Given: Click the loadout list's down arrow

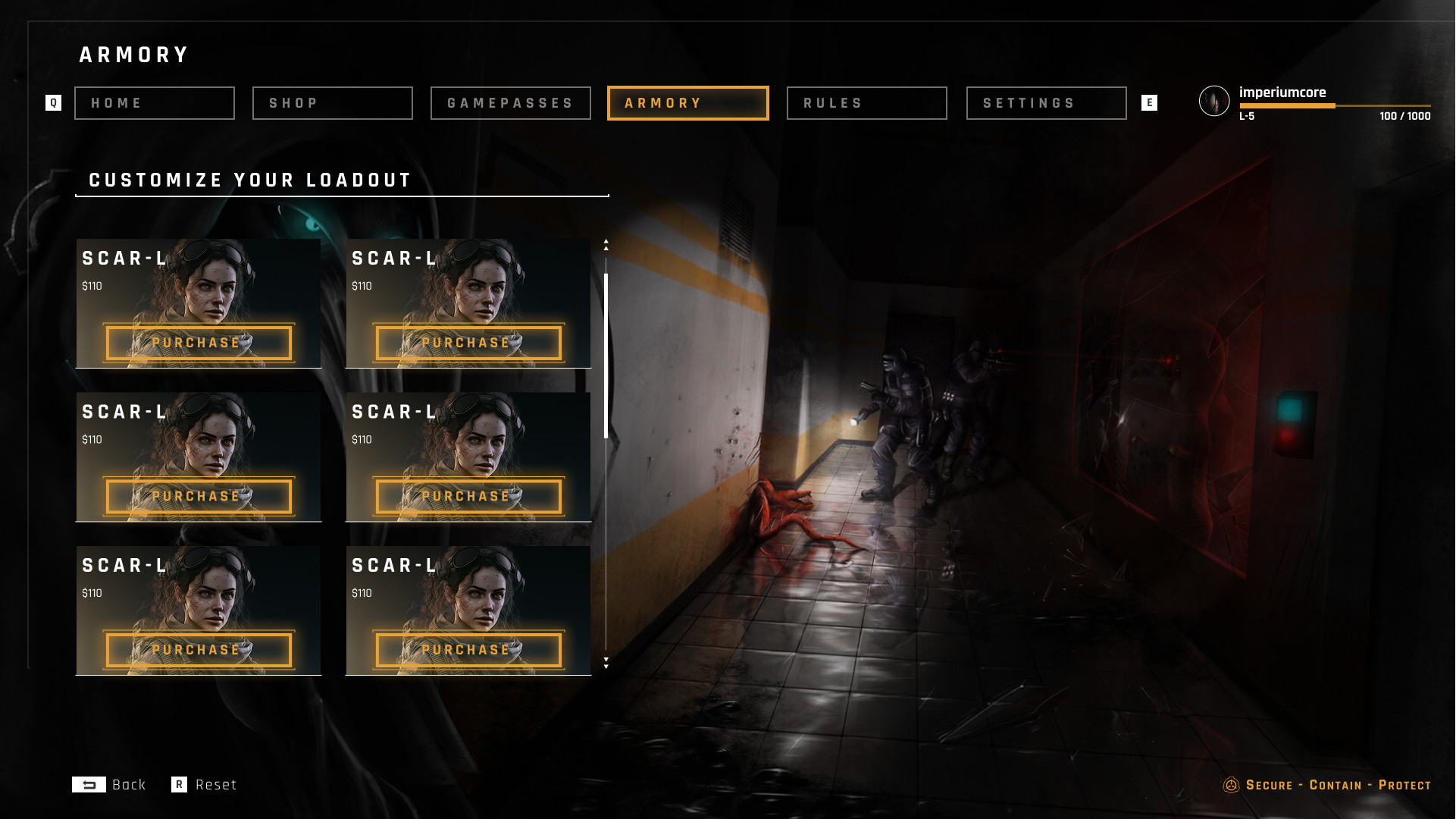Looking at the screenshot, I should pyautogui.click(x=606, y=663).
